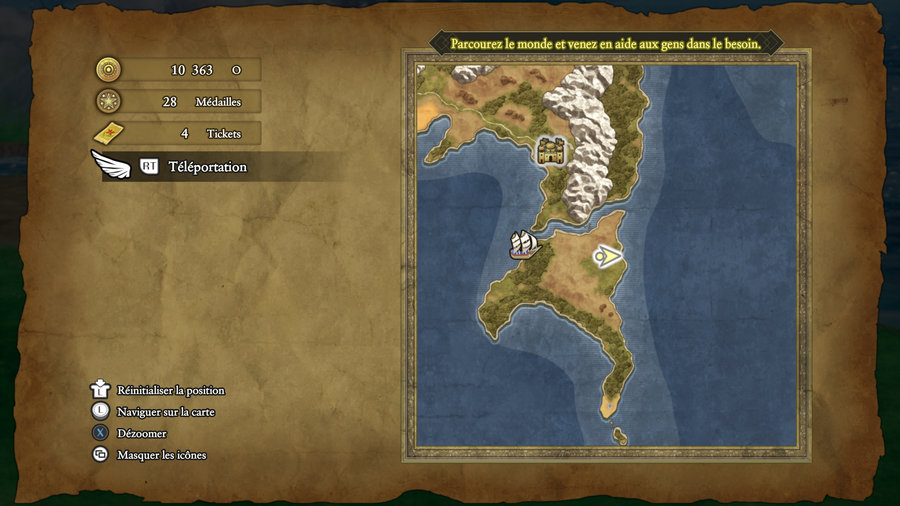
Task: Select the sailing ship marker on the map
Action: (x=524, y=245)
